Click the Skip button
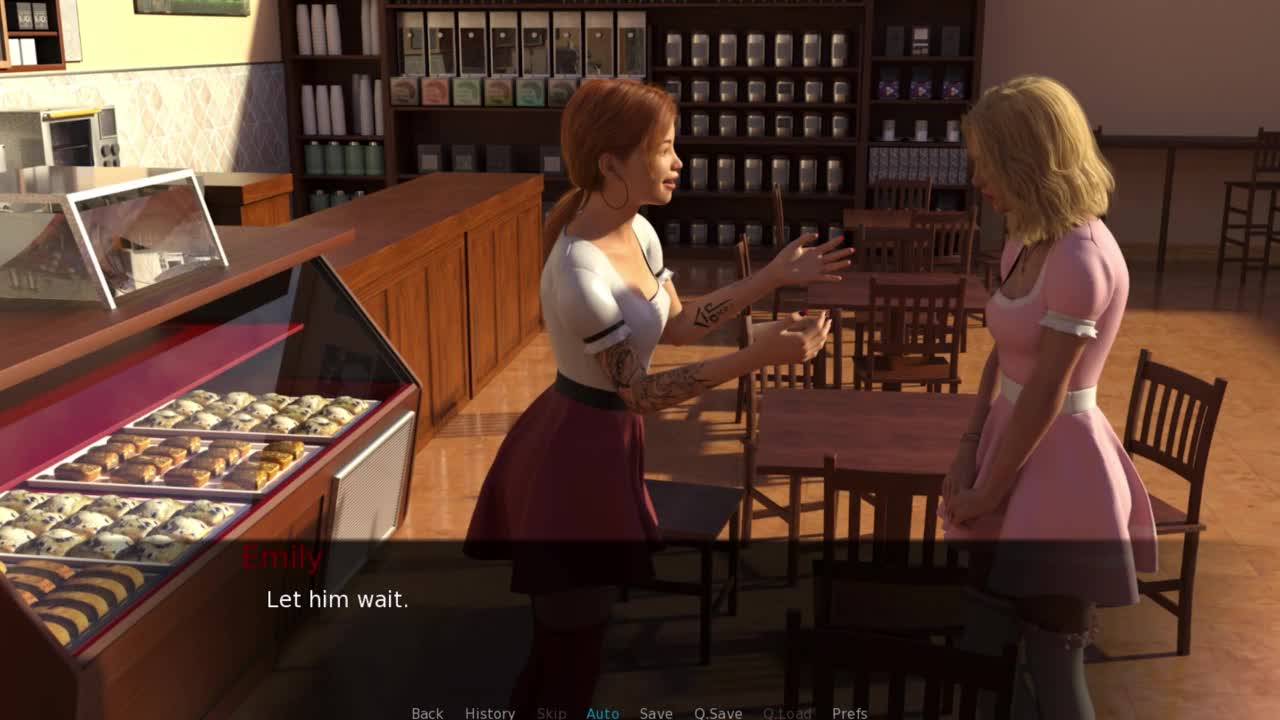This screenshot has width=1280, height=720. coord(551,713)
